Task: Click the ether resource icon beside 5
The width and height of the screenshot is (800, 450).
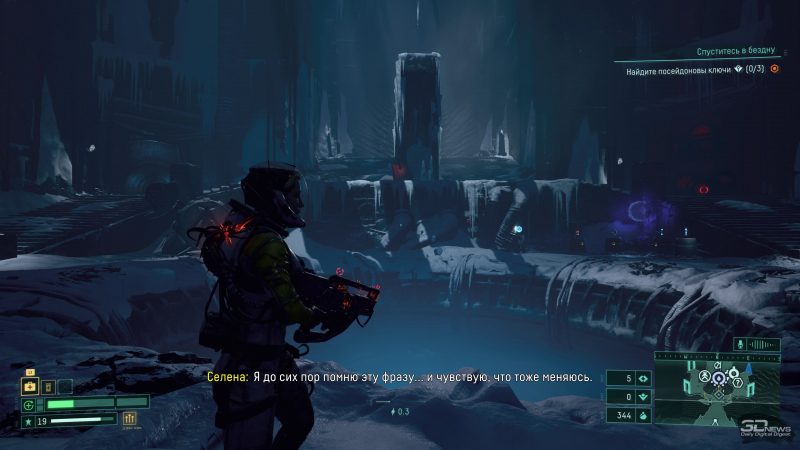Action: click(x=642, y=379)
